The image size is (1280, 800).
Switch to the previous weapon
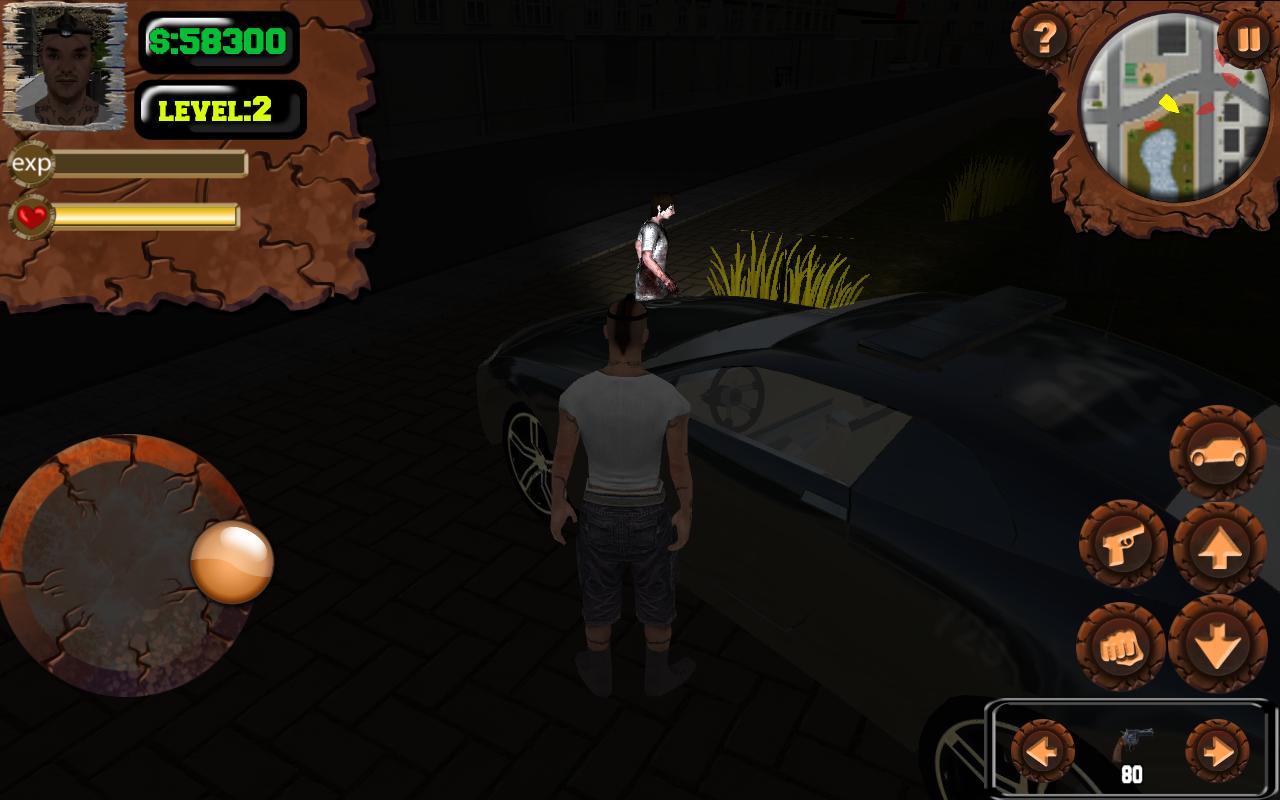(x=1043, y=750)
